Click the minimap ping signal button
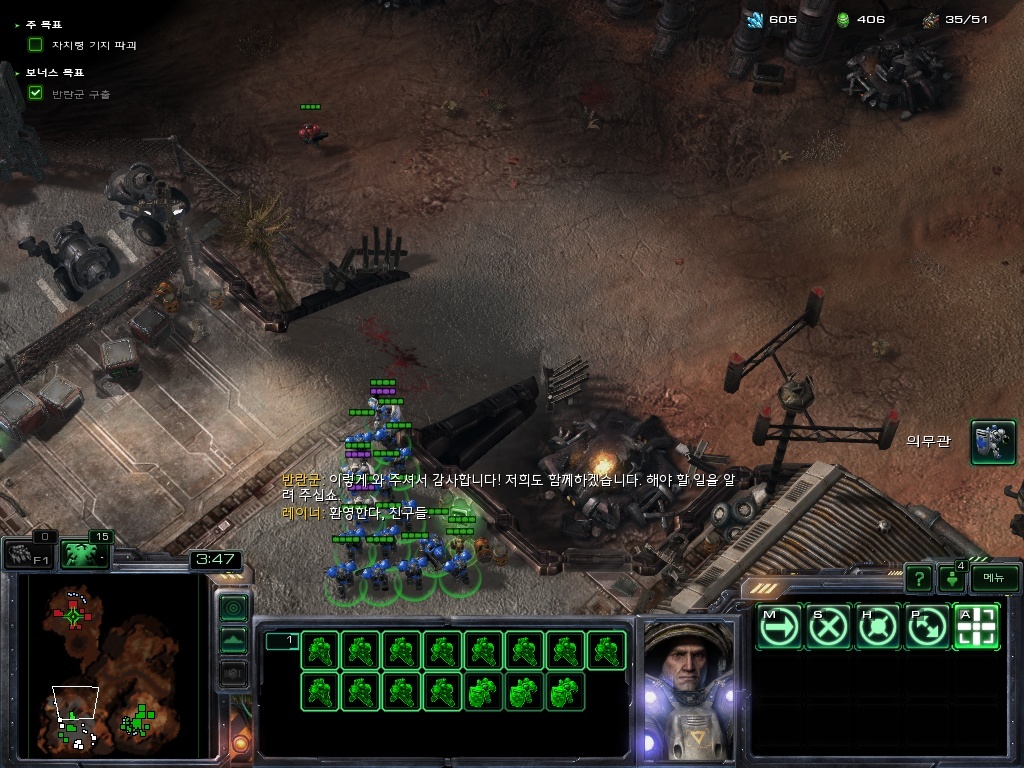The width and height of the screenshot is (1024, 768). coord(233,607)
